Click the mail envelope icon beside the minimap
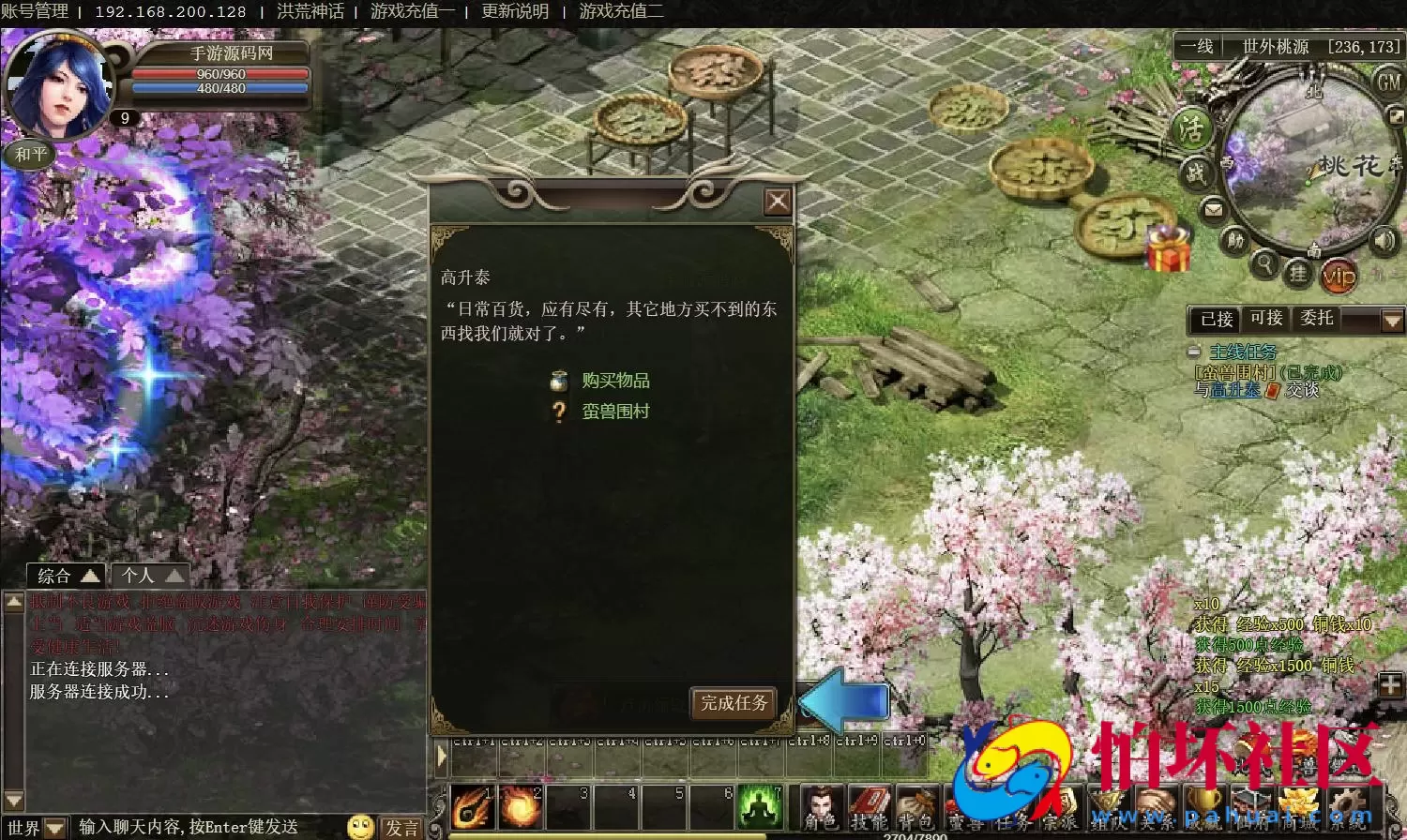 pos(1214,208)
